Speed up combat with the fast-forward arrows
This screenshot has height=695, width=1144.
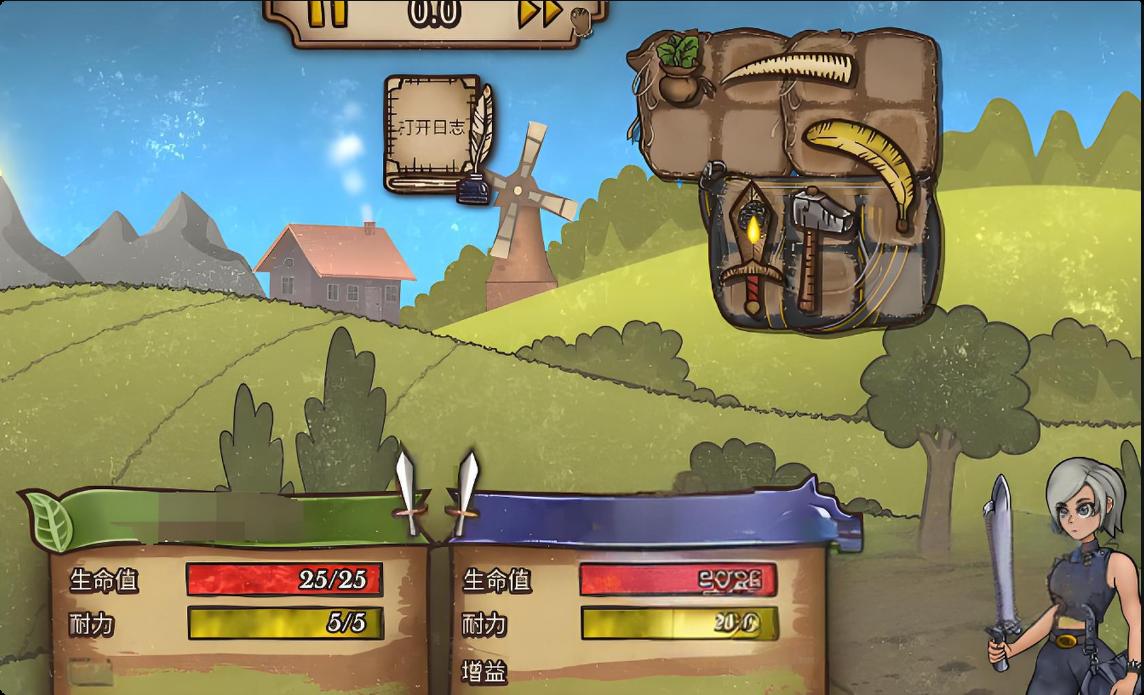pos(539,13)
